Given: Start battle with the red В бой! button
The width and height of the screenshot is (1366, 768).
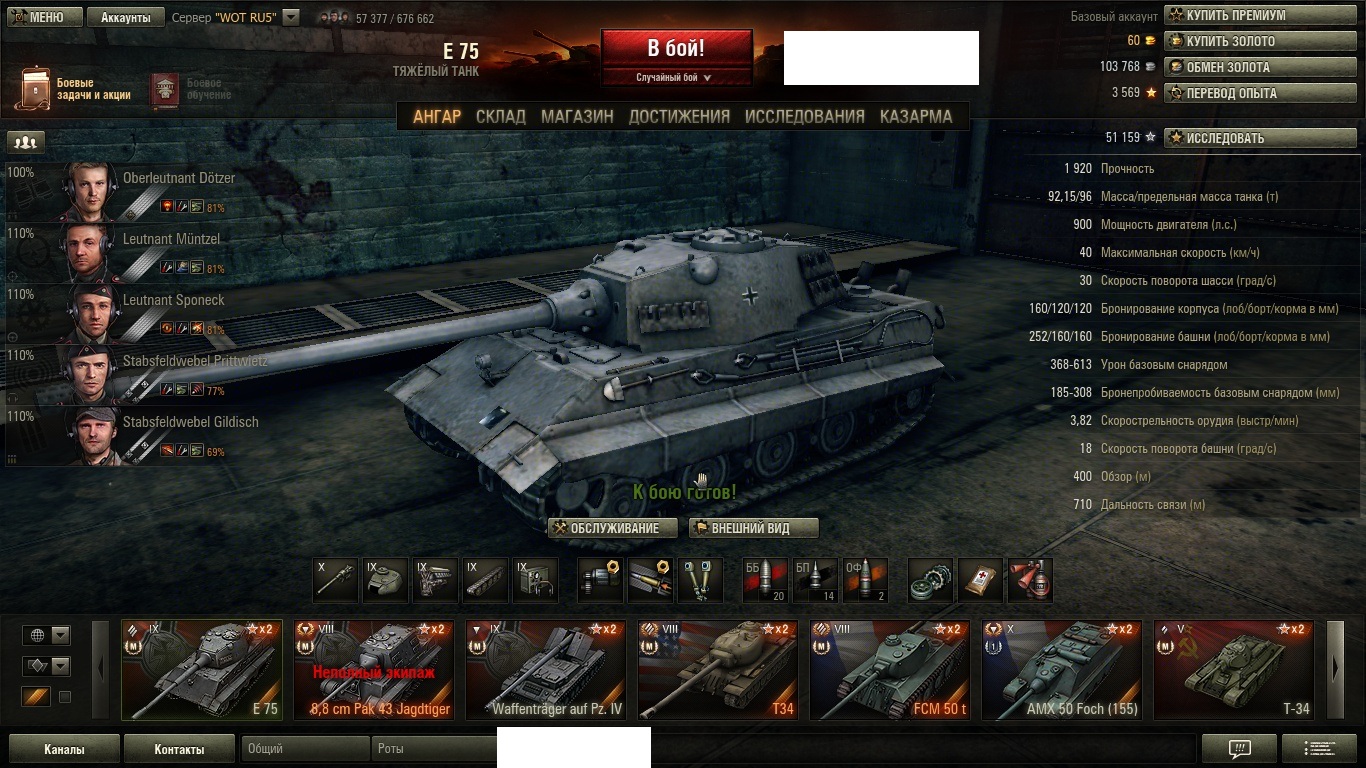Looking at the screenshot, I should [676, 48].
